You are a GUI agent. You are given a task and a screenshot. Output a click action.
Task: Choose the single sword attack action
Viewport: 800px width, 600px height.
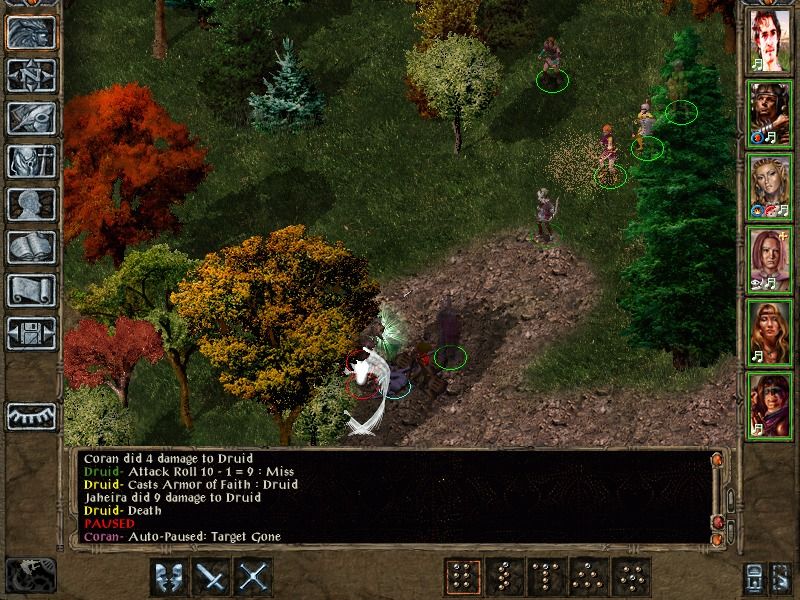click(x=212, y=577)
